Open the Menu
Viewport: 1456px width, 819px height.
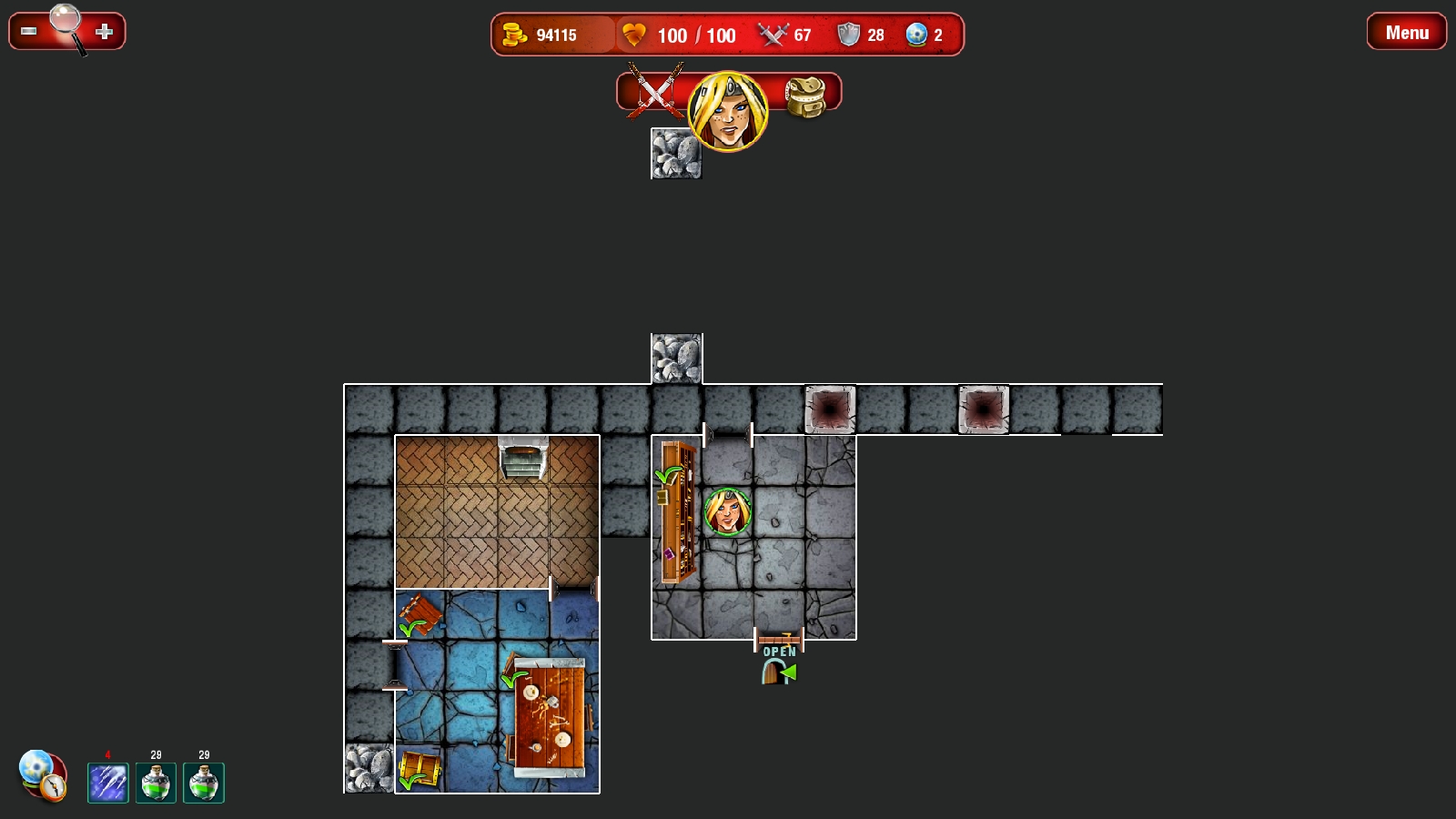(x=1406, y=33)
